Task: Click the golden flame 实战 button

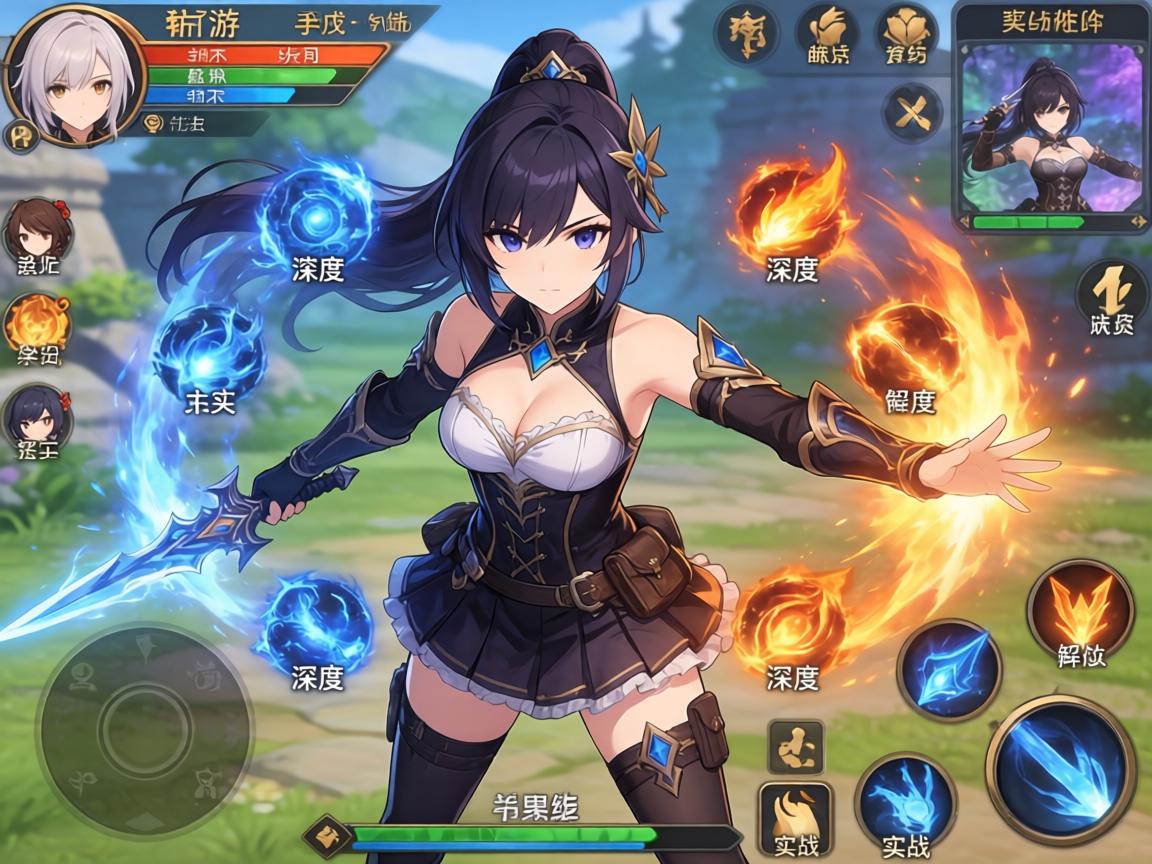Action: point(795,817)
